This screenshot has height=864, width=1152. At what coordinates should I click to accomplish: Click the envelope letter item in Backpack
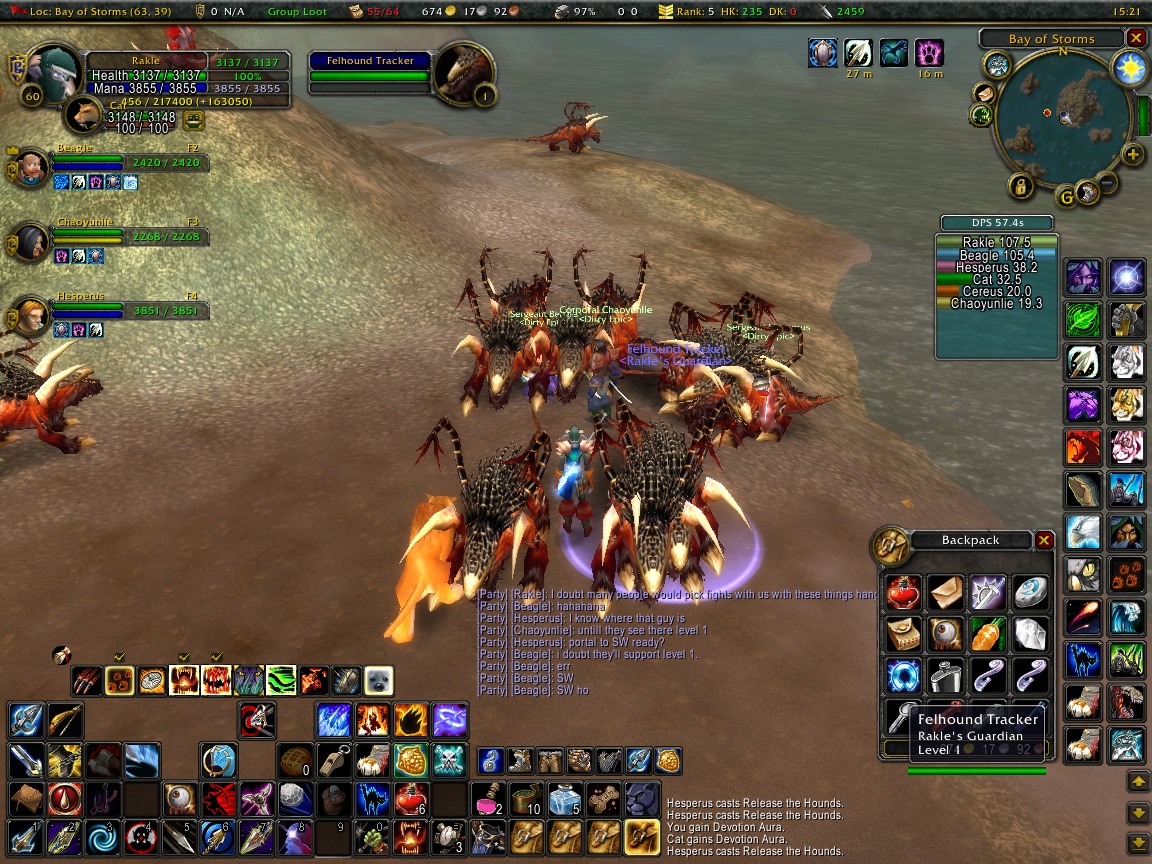click(x=945, y=591)
